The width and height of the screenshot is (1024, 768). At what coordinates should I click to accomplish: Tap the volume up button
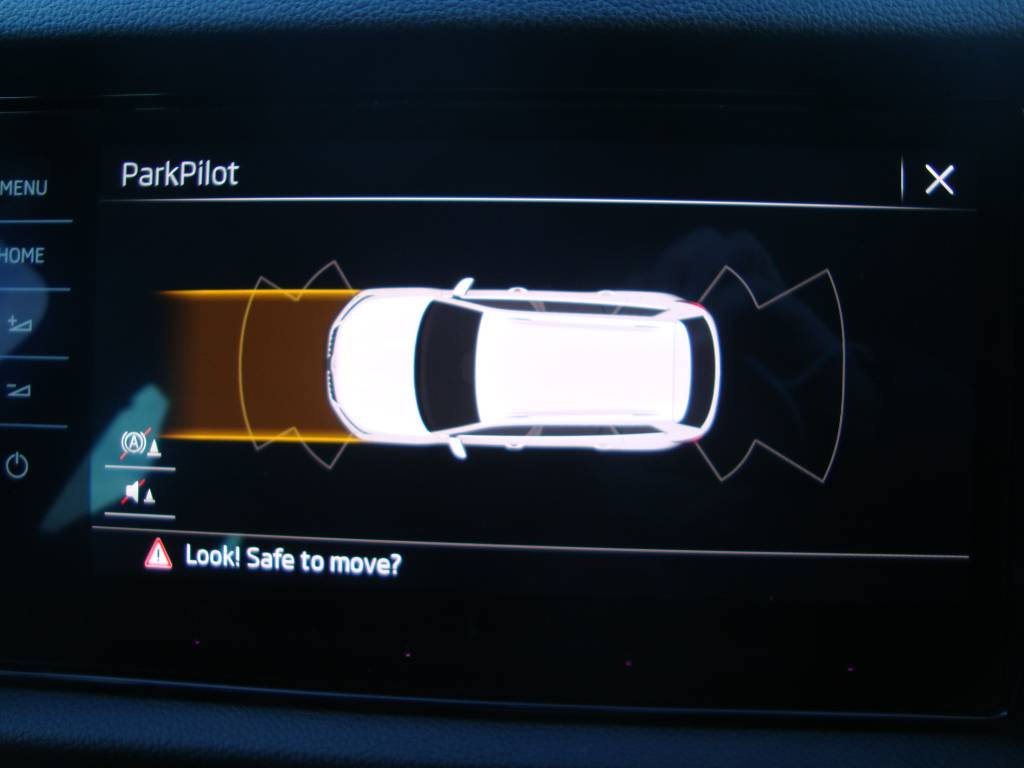[19, 322]
